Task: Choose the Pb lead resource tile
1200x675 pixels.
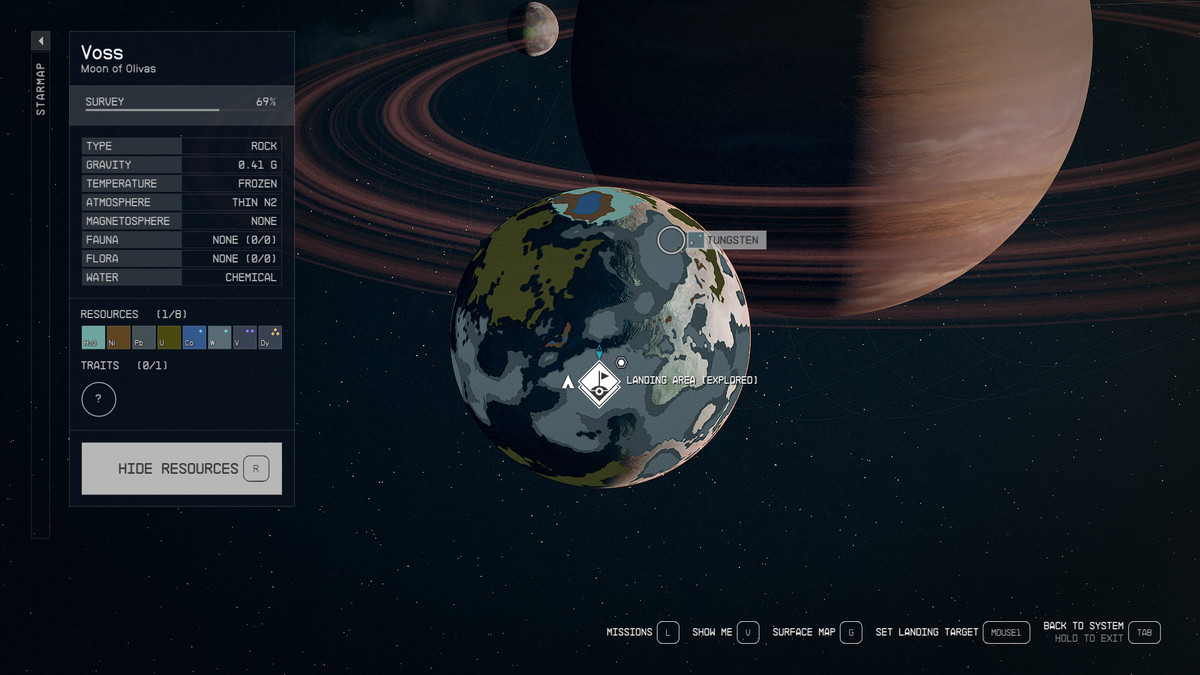Action: tap(144, 338)
